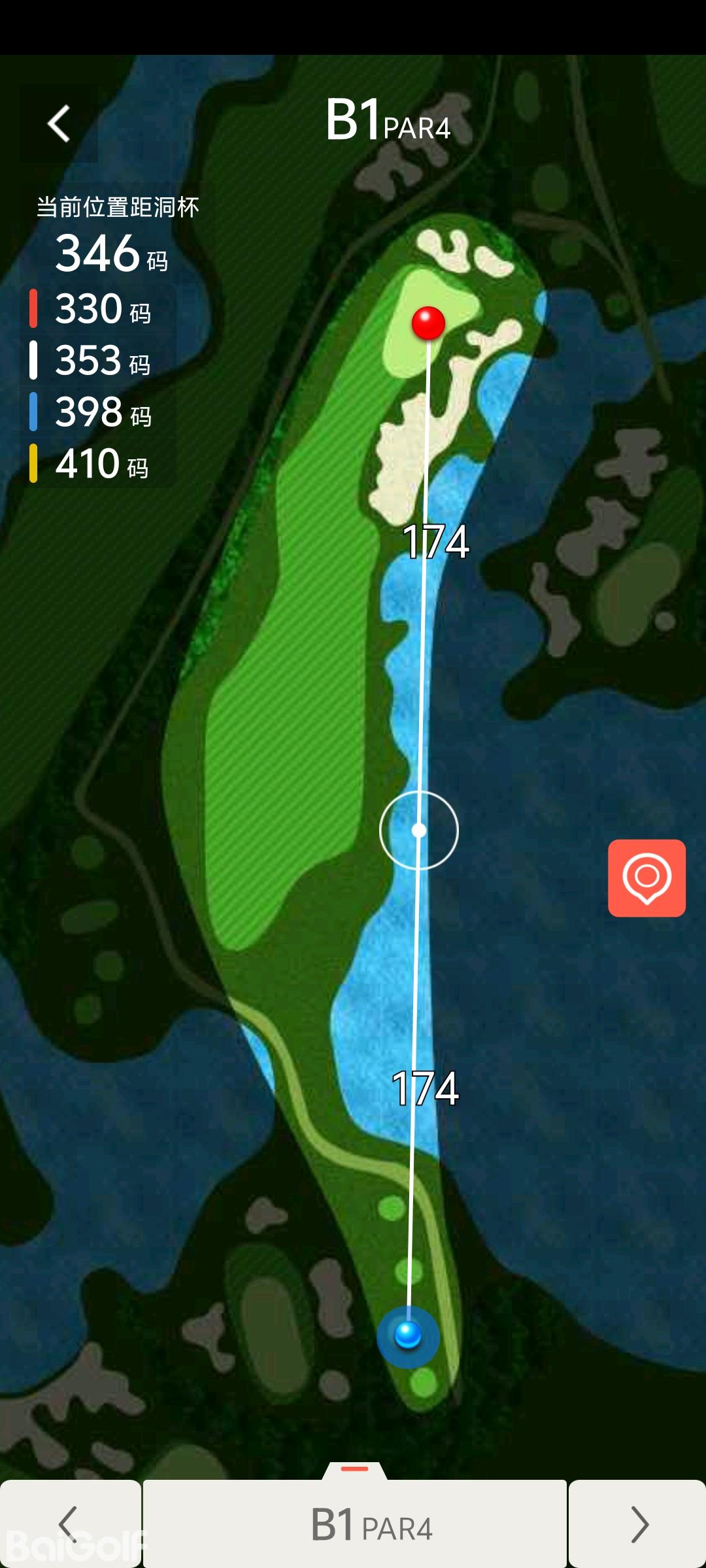Select the red pin flag marker
Viewport: 706px width, 1568px height.
[x=428, y=323]
